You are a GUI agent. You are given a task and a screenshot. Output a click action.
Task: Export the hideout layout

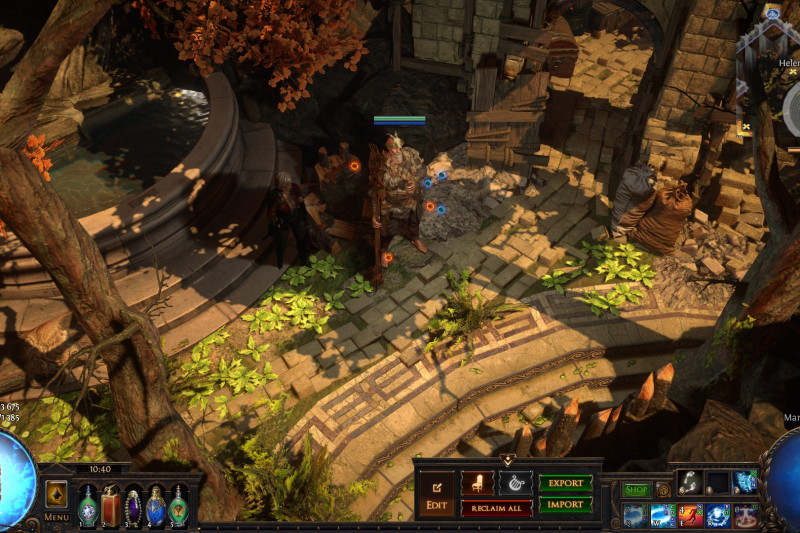(x=565, y=483)
